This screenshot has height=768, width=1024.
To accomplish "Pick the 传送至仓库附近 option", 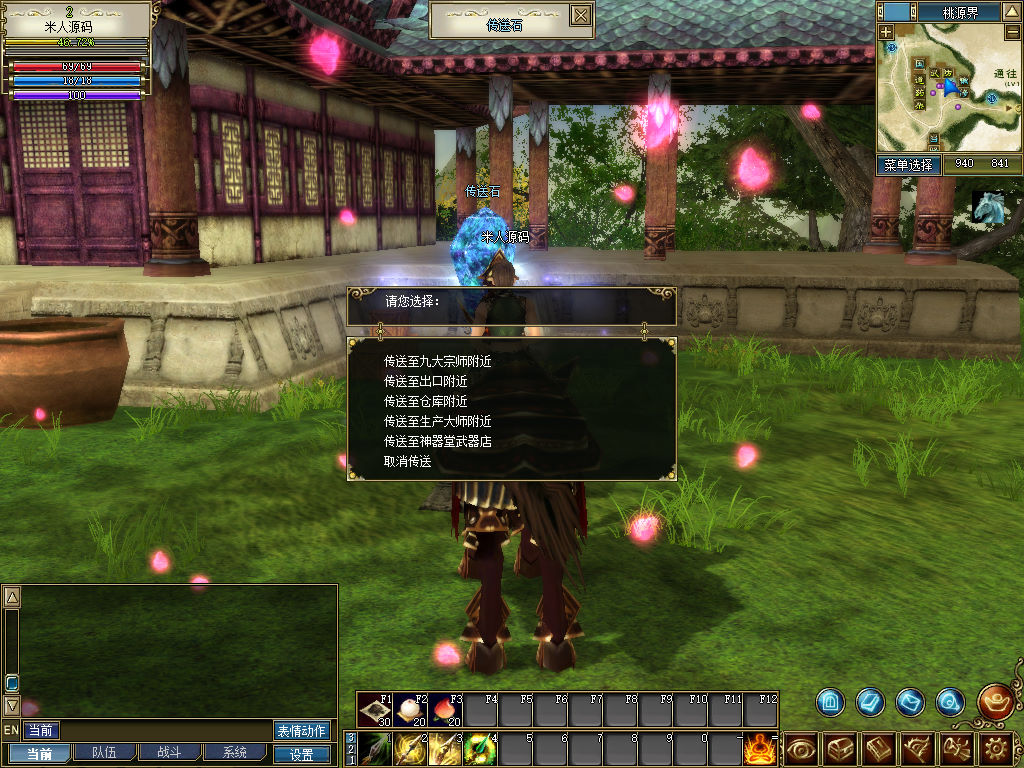I will point(426,401).
